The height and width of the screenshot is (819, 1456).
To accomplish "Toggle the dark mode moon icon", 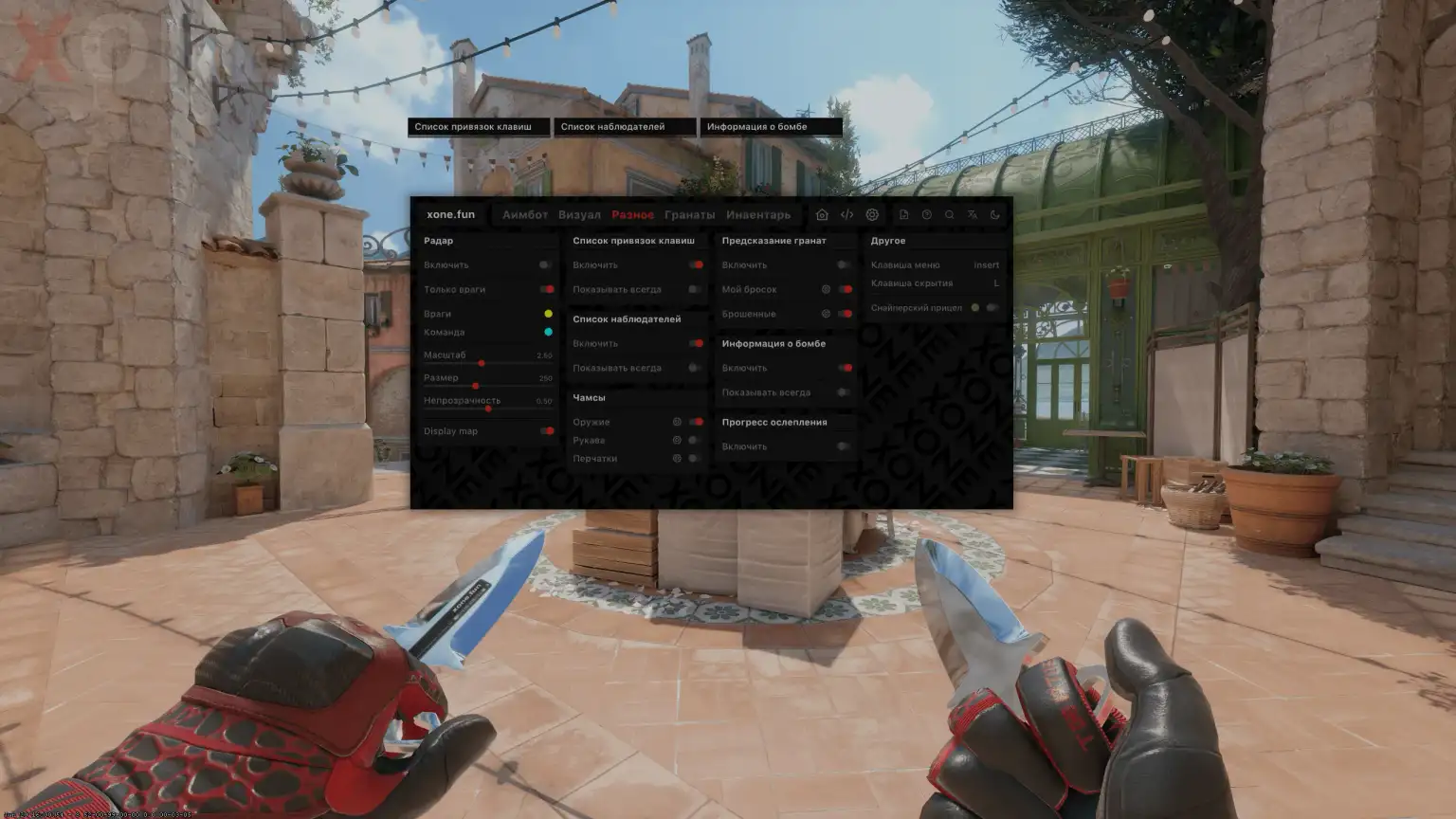I will click(x=993, y=214).
